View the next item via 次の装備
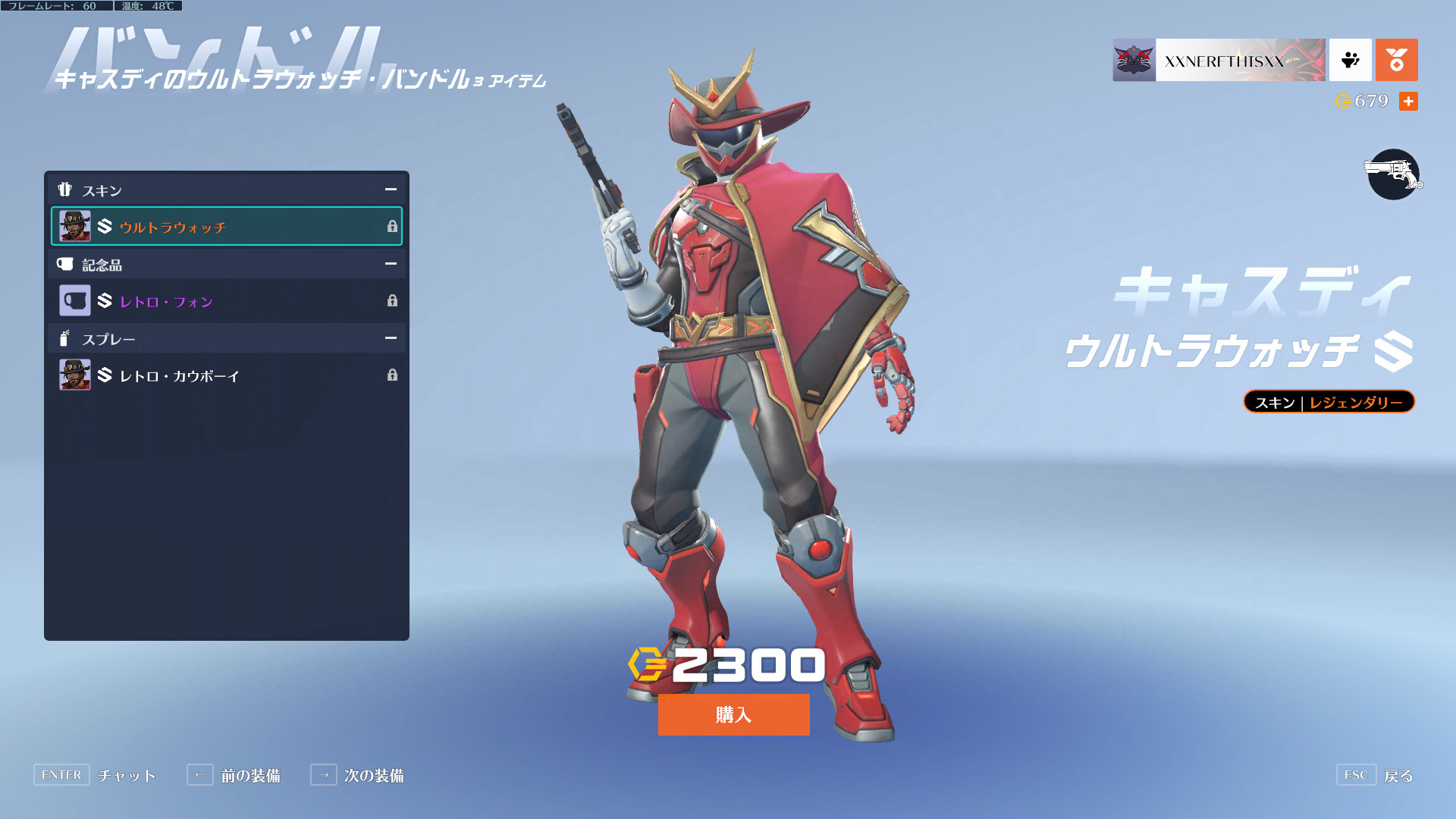1456x819 pixels. click(x=357, y=775)
